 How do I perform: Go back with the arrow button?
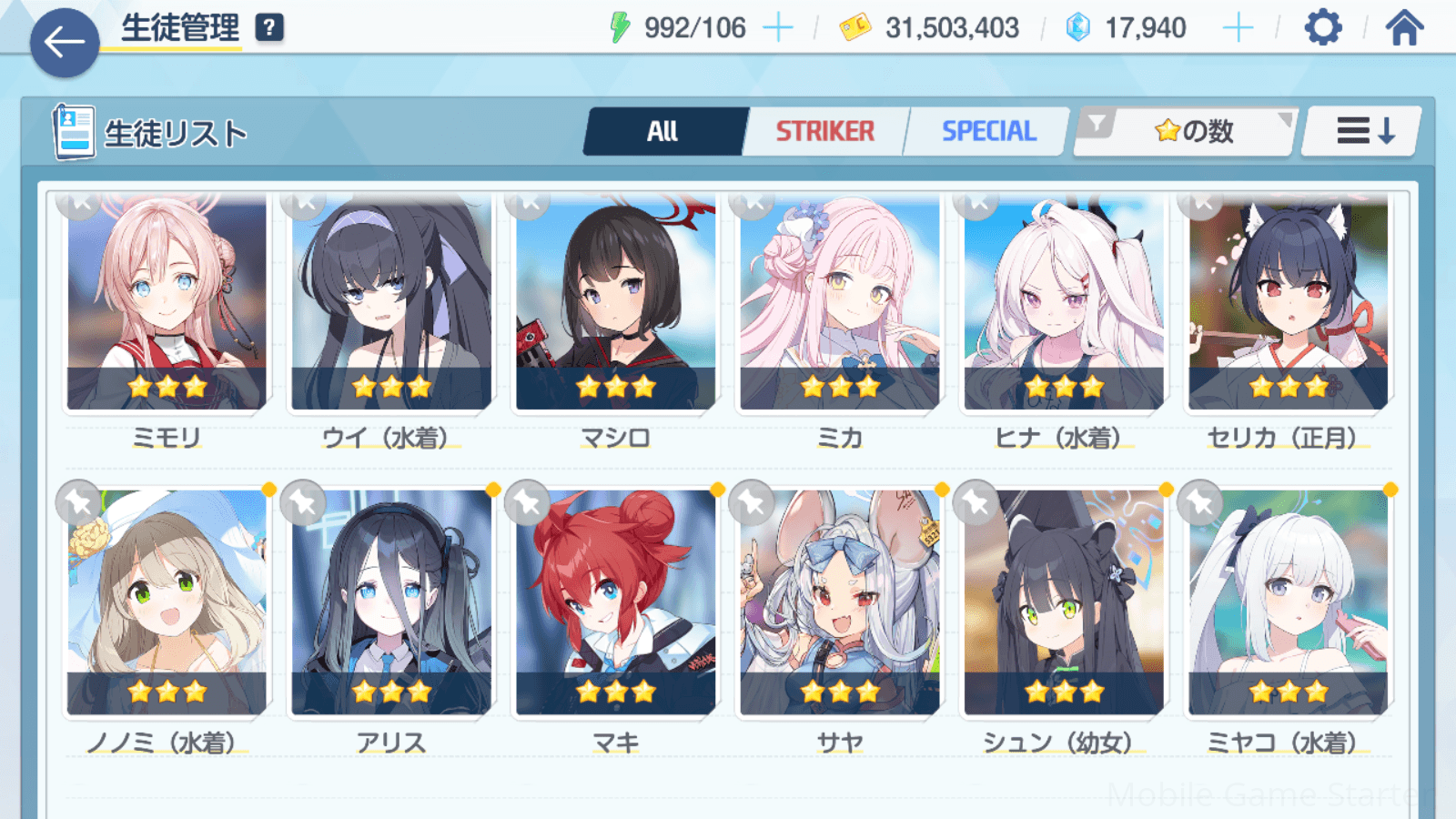click(x=65, y=42)
